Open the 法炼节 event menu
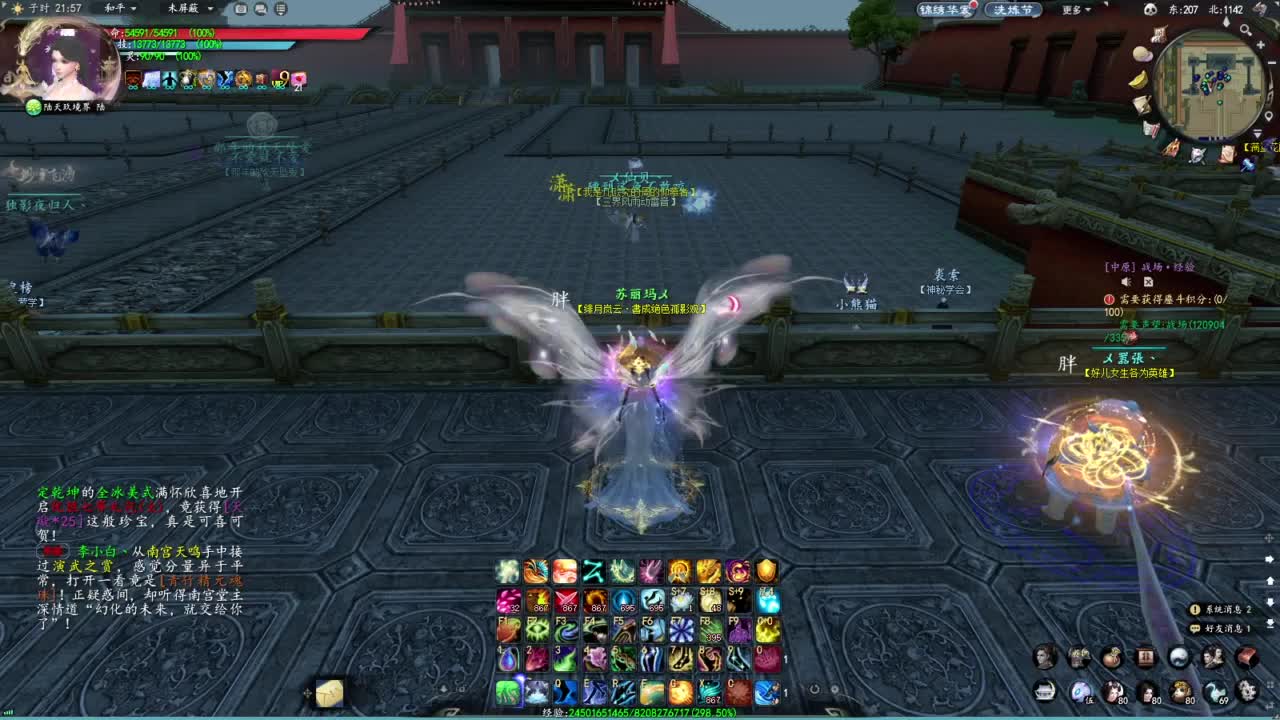This screenshot has height=720, width=1280. coord(1016,9)
